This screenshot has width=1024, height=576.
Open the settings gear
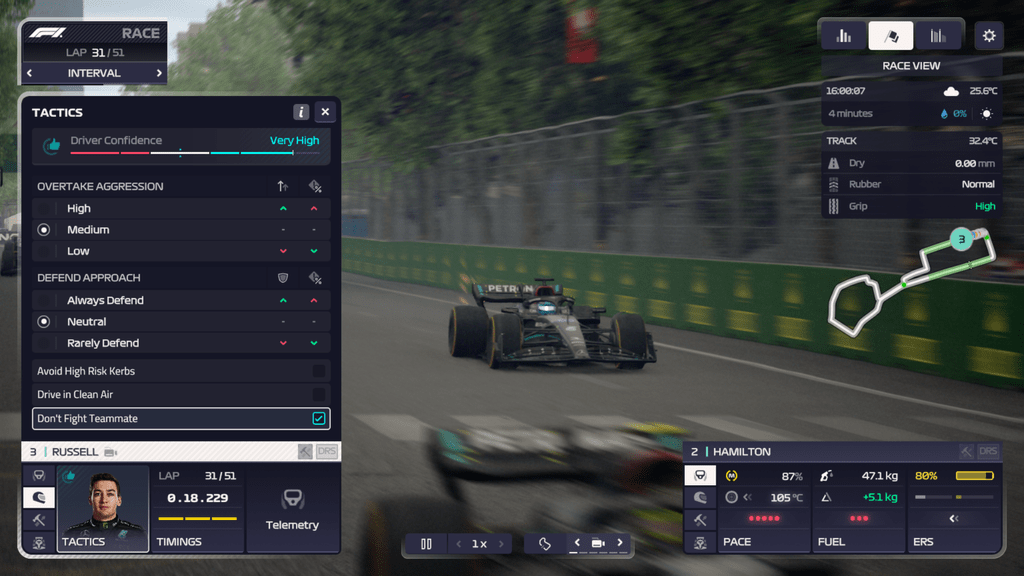[989, 36]
